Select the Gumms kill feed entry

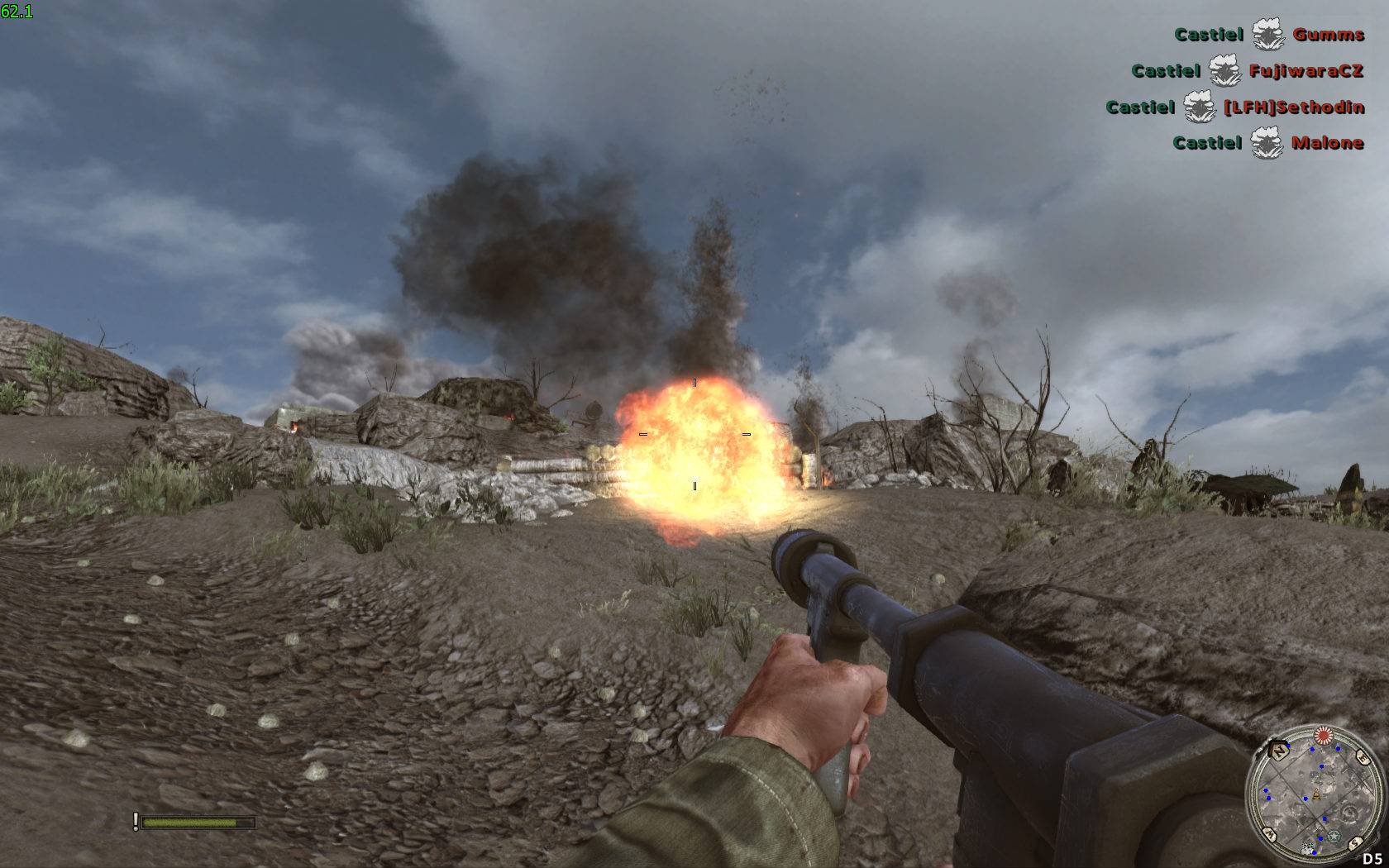tap(1328, 35)
